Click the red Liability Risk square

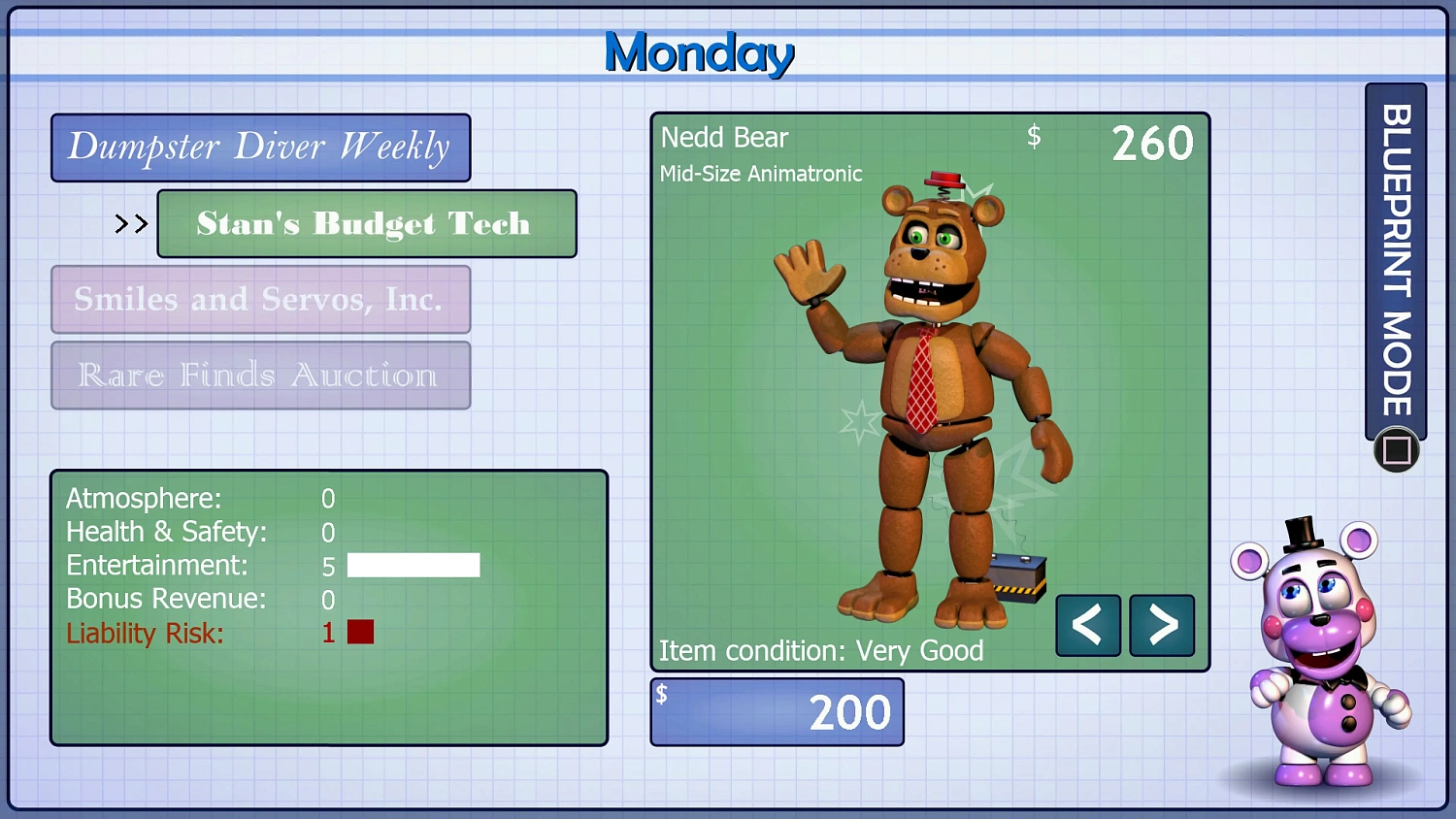(361, 632)
